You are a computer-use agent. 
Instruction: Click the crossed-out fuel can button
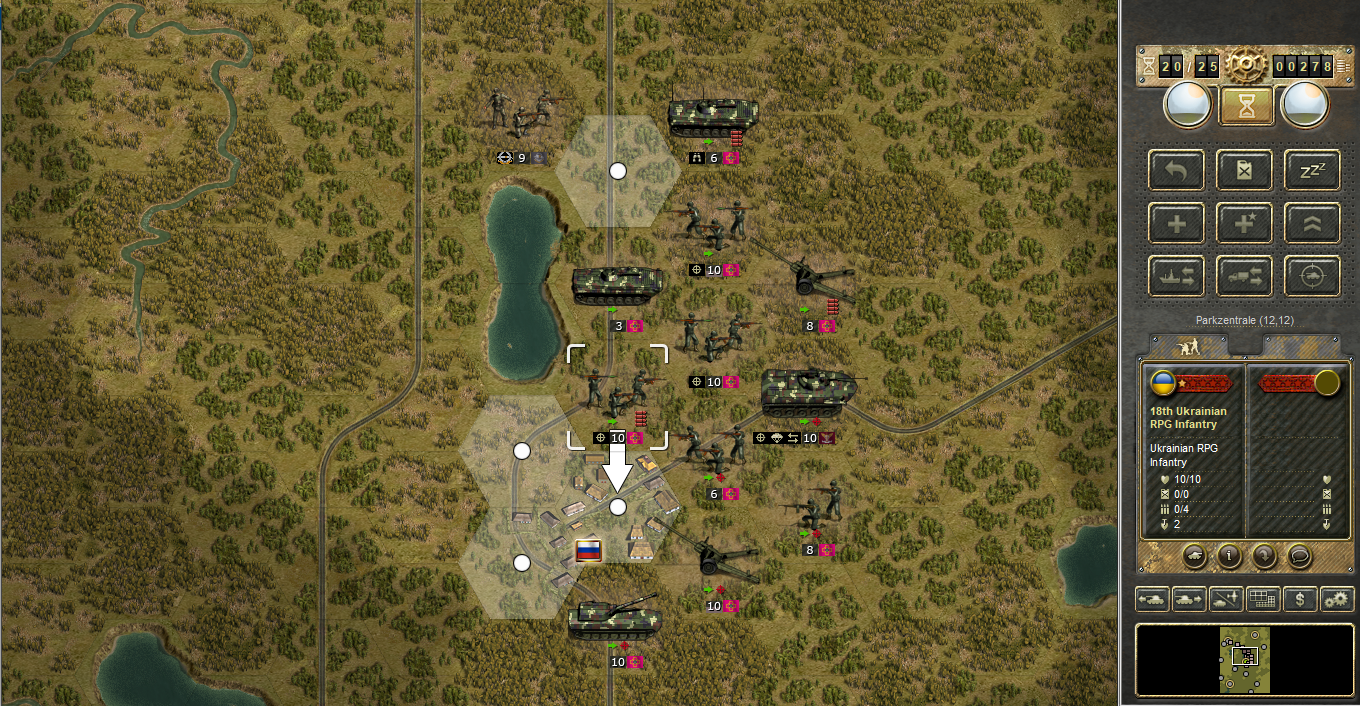click(1244, 170)
